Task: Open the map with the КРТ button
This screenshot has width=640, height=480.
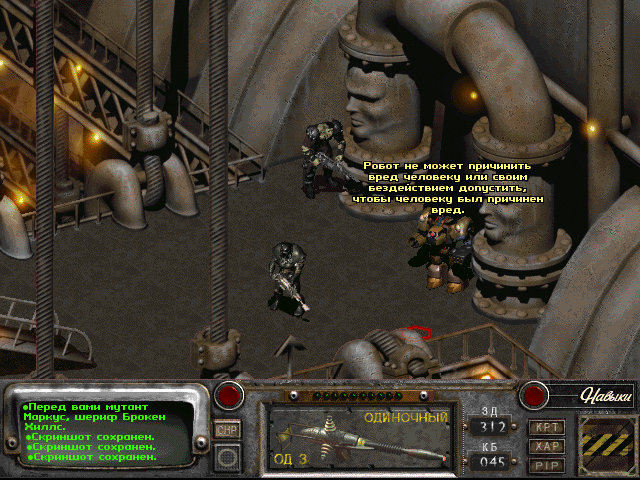Action: [547, 427]
